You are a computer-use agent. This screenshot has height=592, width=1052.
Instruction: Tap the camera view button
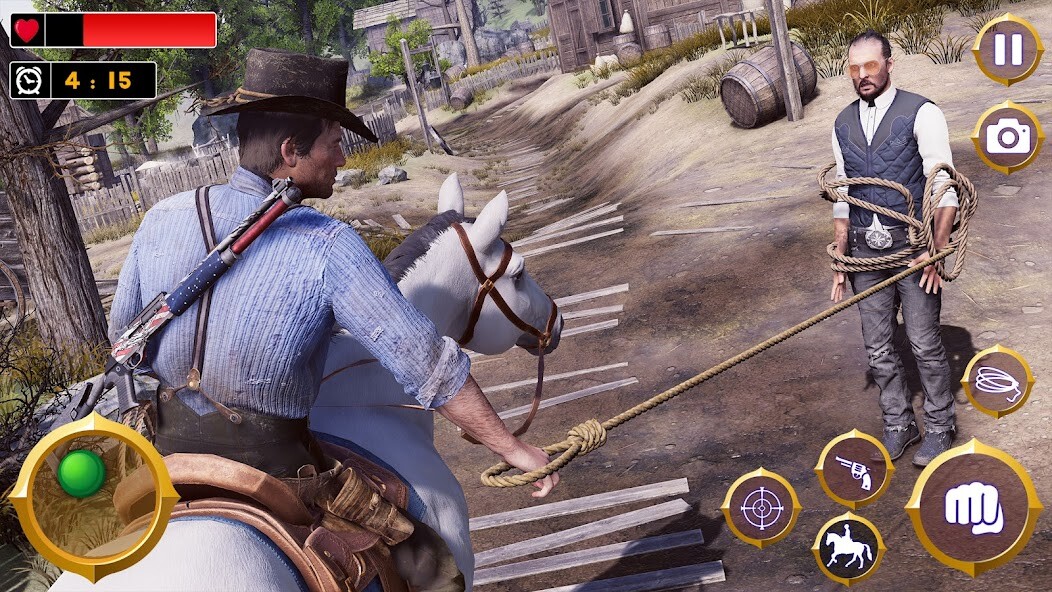1007,137
